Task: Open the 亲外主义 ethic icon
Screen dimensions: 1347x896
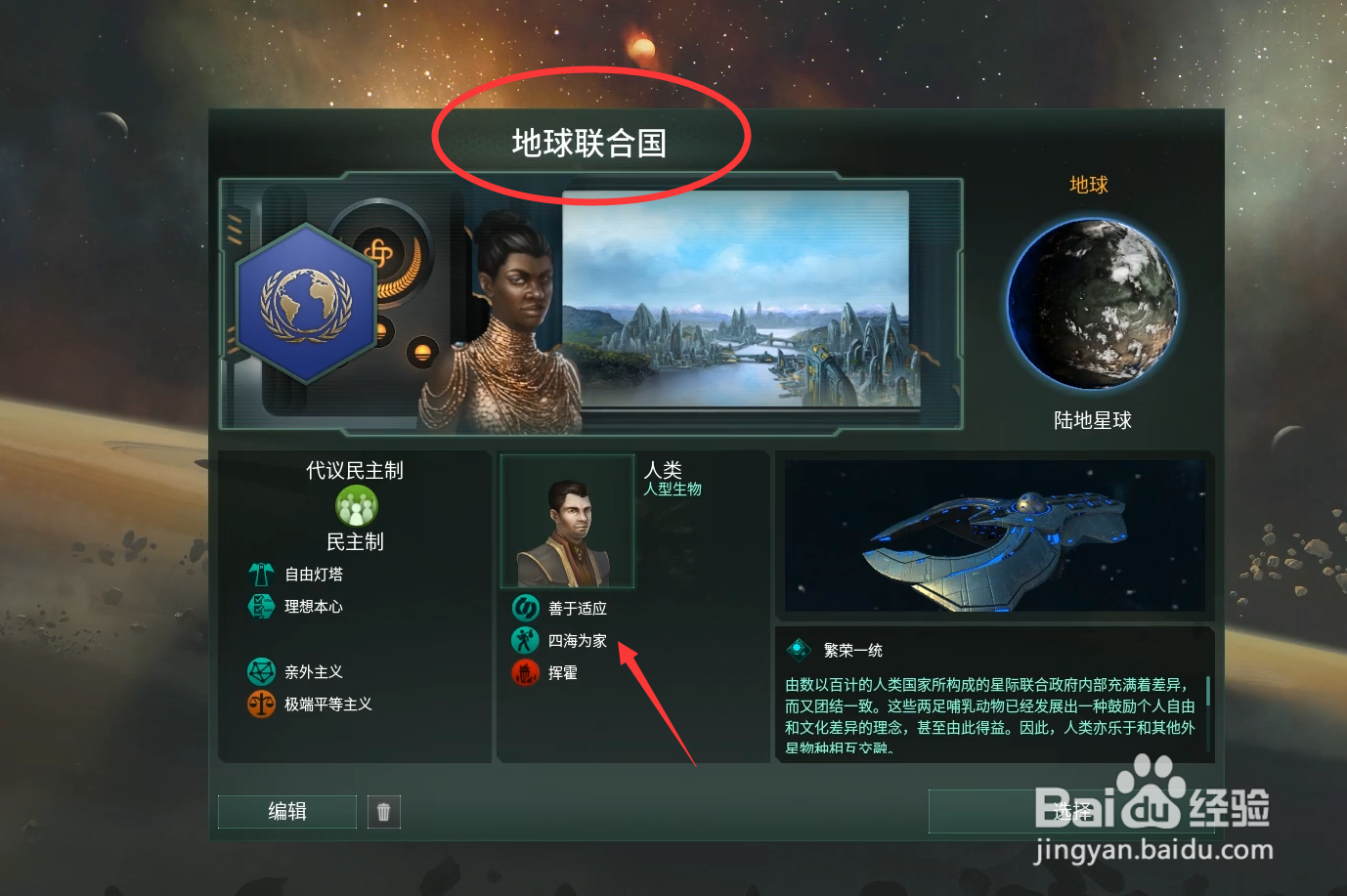Action: [261, 671]
